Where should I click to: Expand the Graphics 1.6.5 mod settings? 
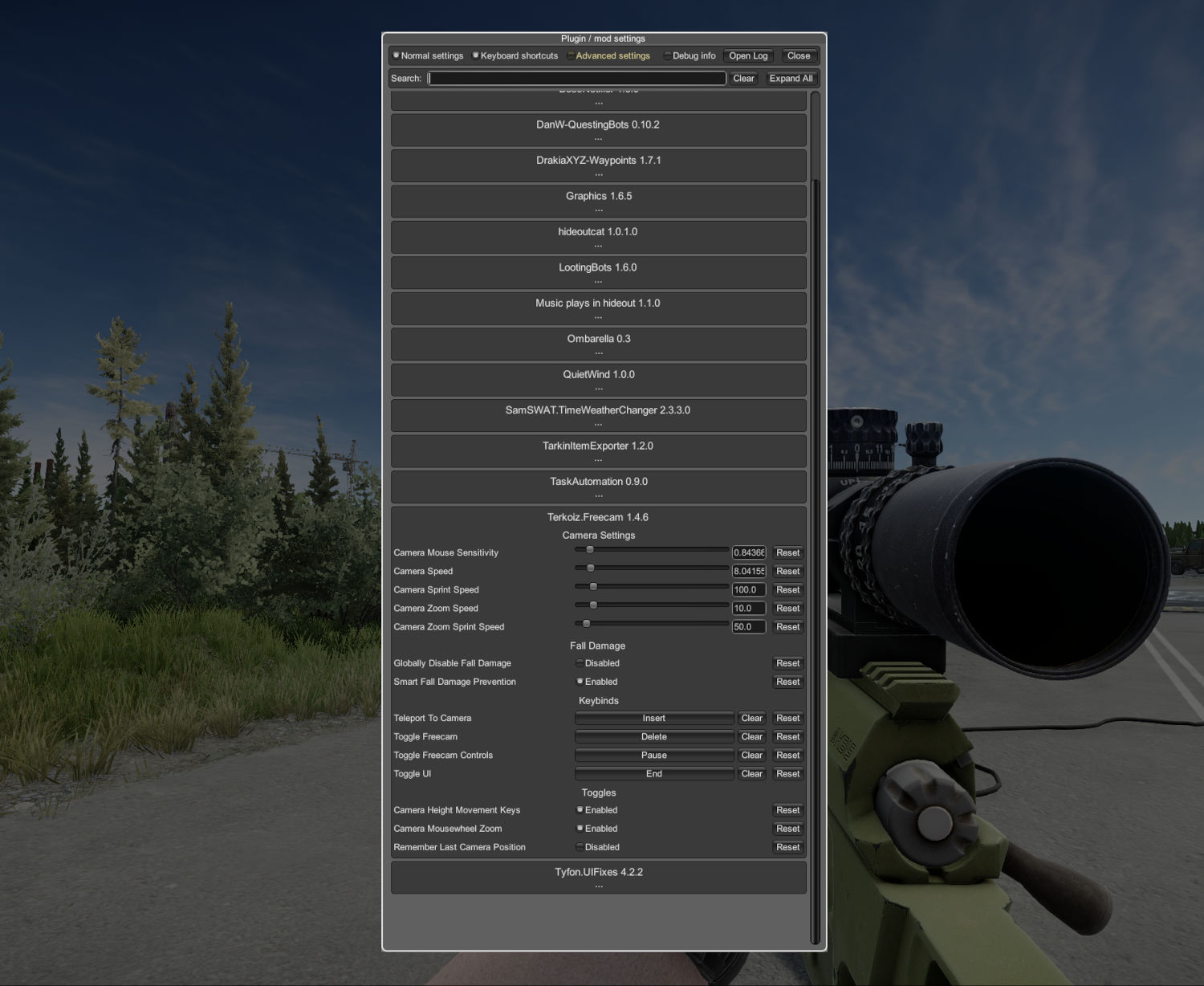(x=598, y=201)
